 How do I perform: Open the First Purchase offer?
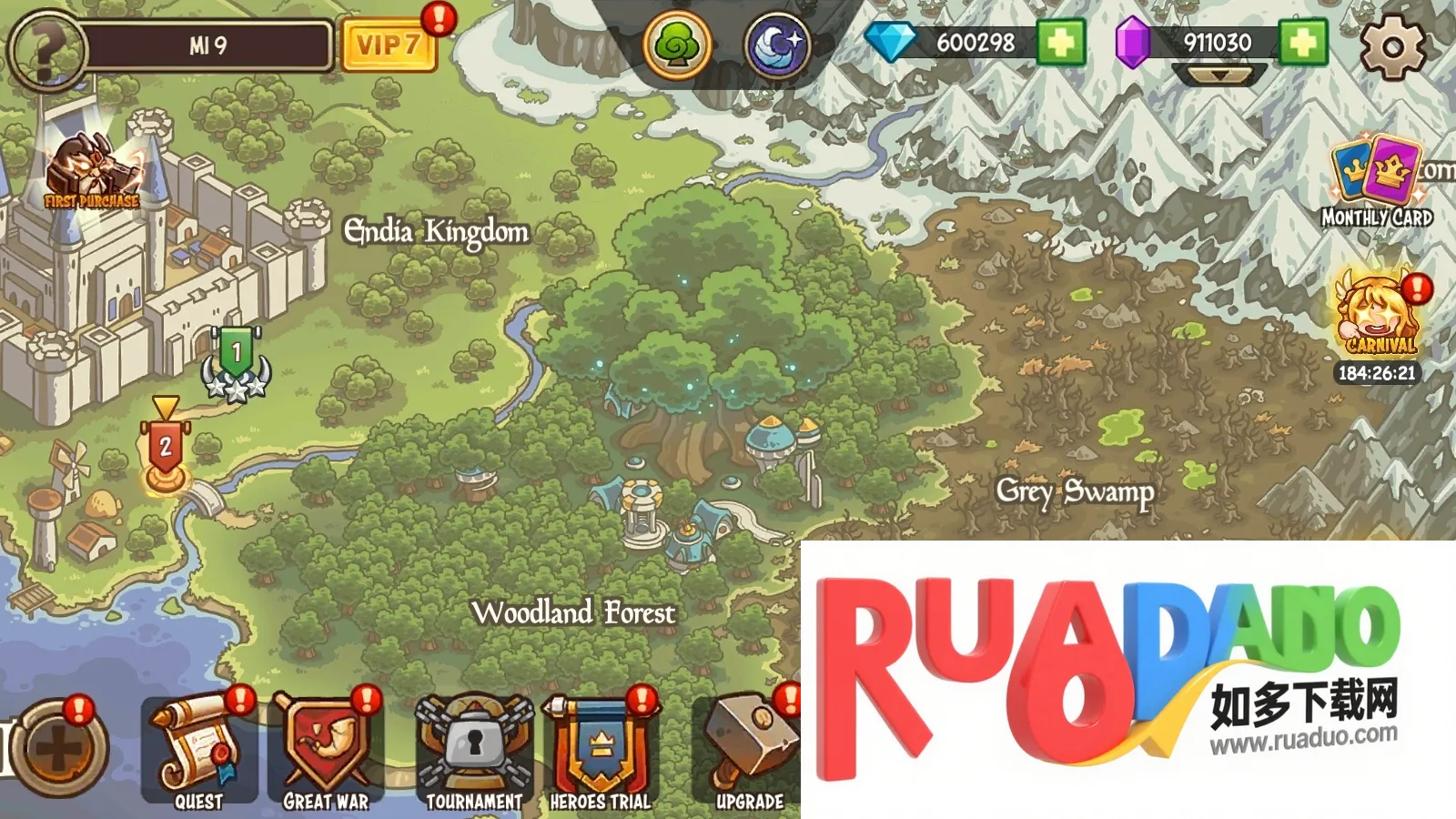(91, 173)
